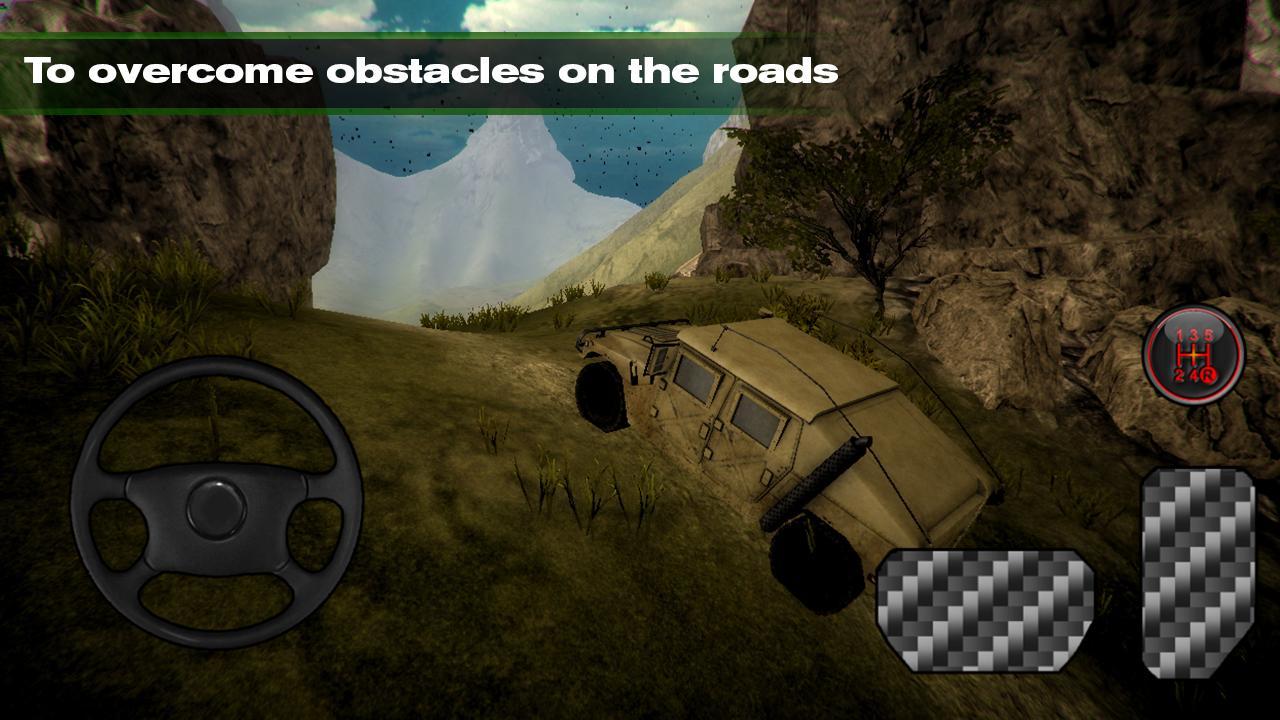Step on the tall gas pedal

(x=1198, y=571)
